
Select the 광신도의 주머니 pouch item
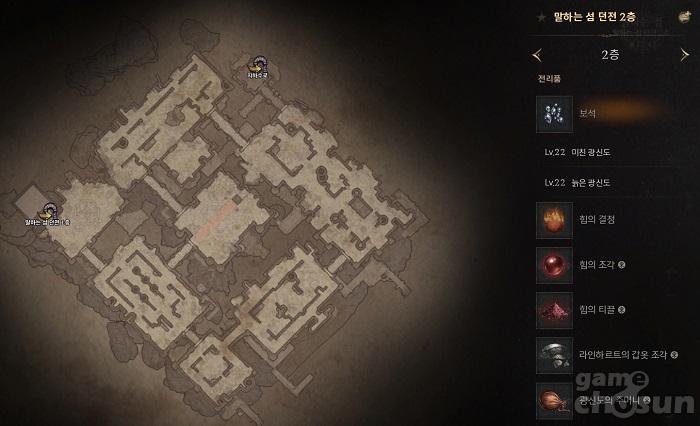[554, 399]
